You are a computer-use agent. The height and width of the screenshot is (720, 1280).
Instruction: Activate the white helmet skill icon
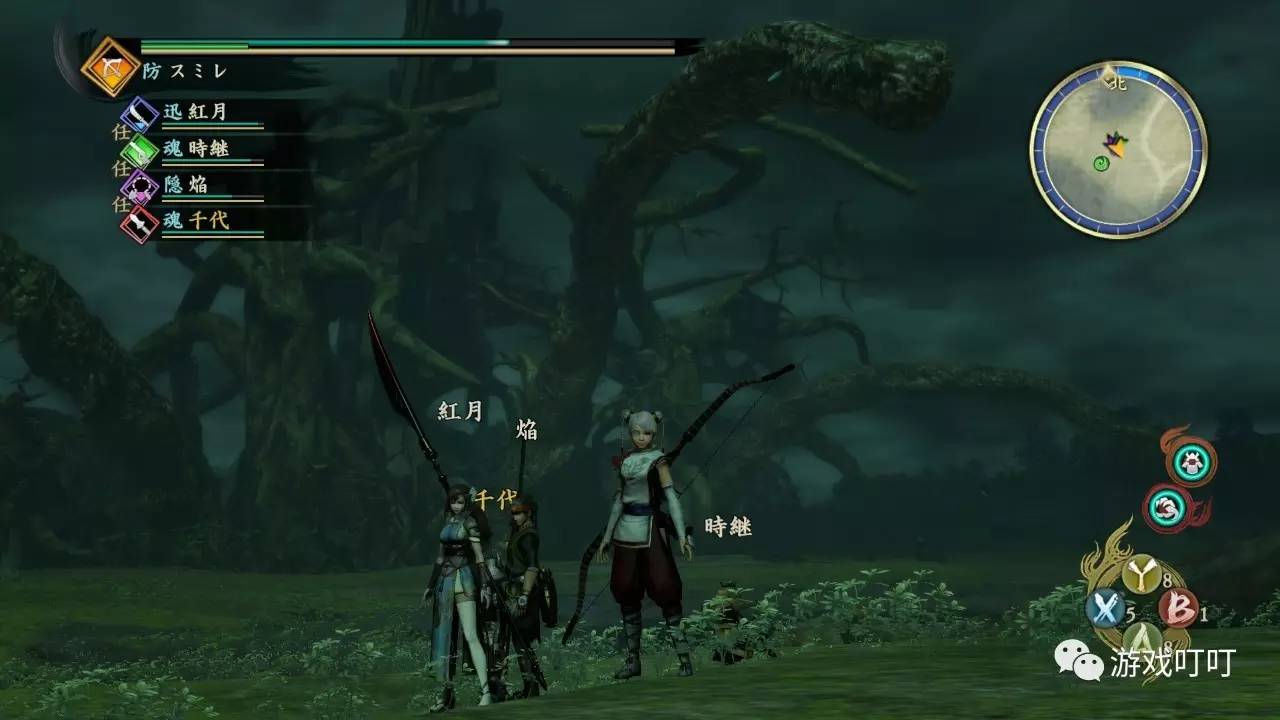click(x=1191, y=461)
